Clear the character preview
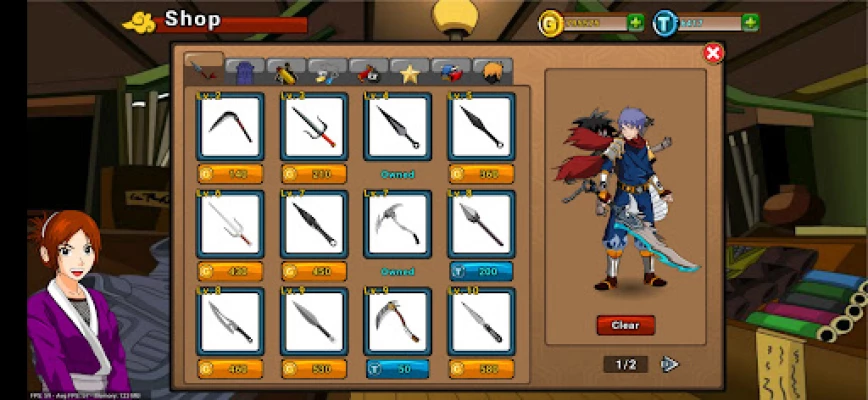This screenshot has height=400, width=868. pyautogui.click(x=625, y=325)
